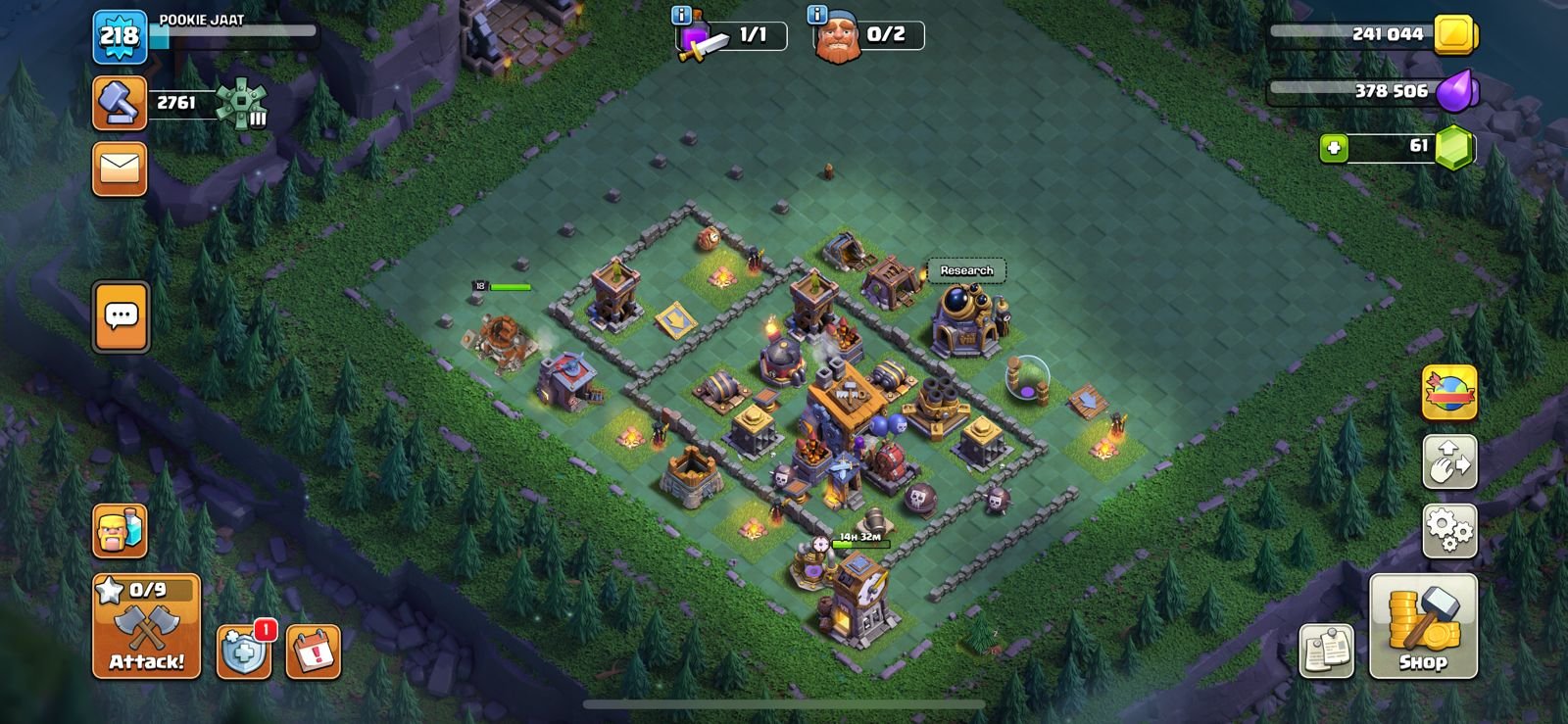This screenshot has height=724, width=1568.
Task: Open the clipboard notes button
Action: tap(1326, 651)
